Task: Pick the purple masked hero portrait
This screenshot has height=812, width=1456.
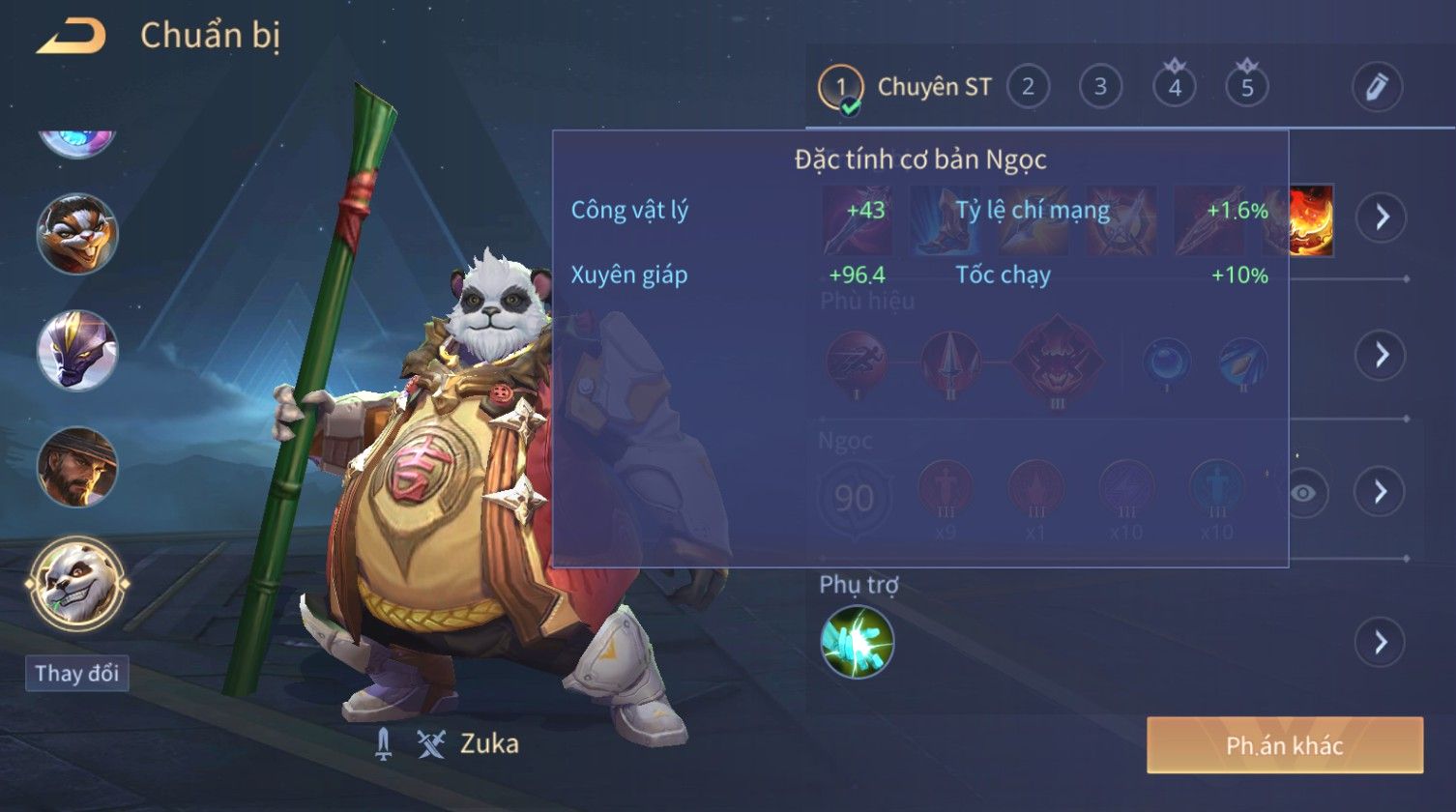Action: tap(77, 350)
